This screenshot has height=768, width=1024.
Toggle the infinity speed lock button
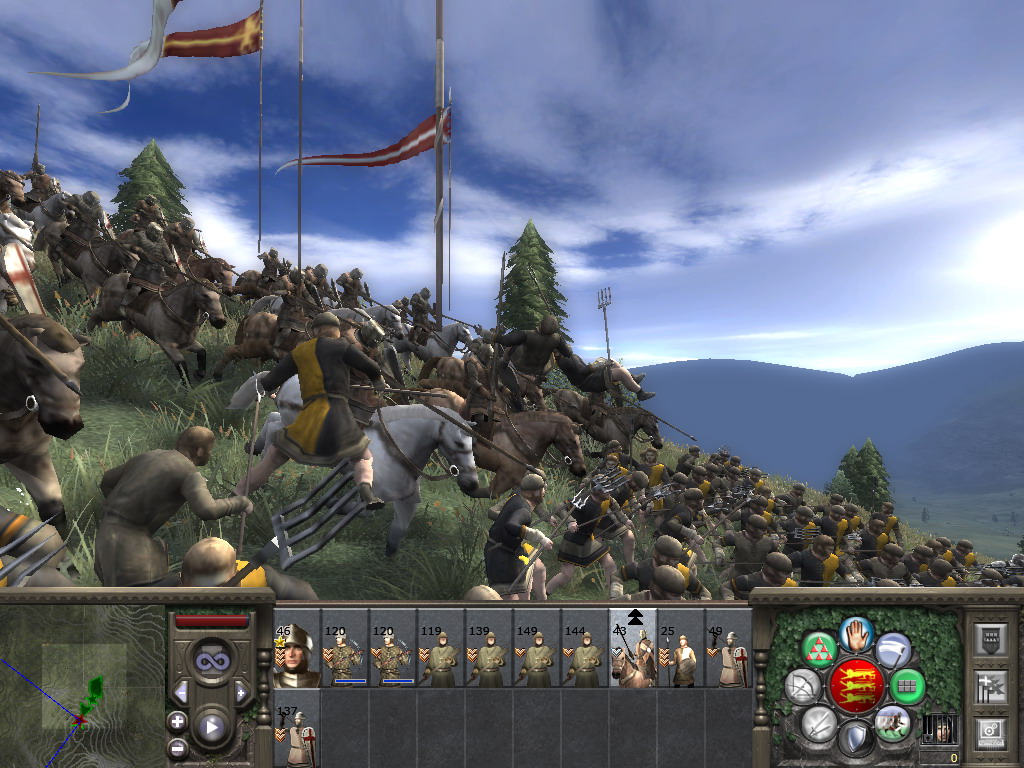point(212,661)
